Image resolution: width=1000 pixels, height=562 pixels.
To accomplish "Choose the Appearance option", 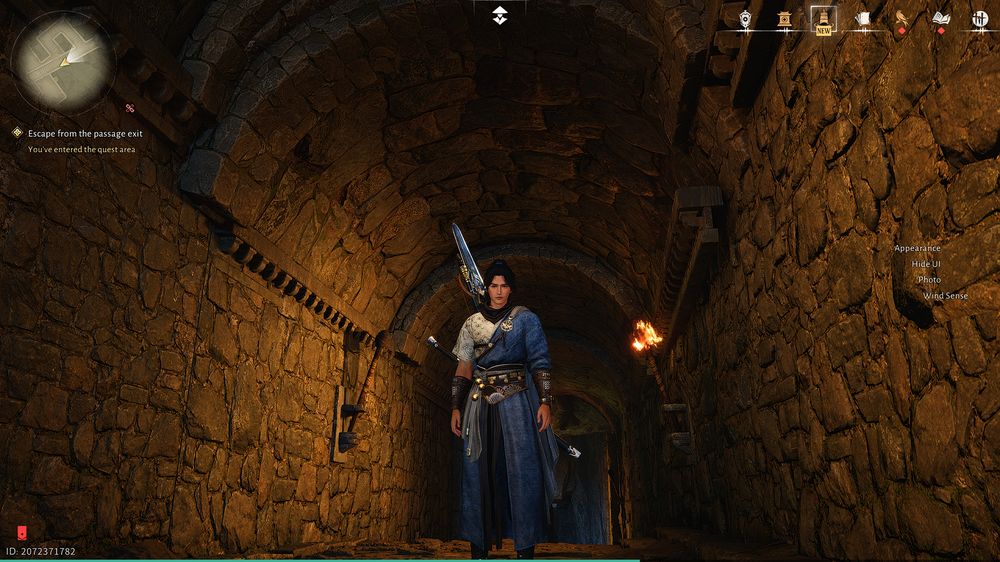I will click(x=917, y=248).
